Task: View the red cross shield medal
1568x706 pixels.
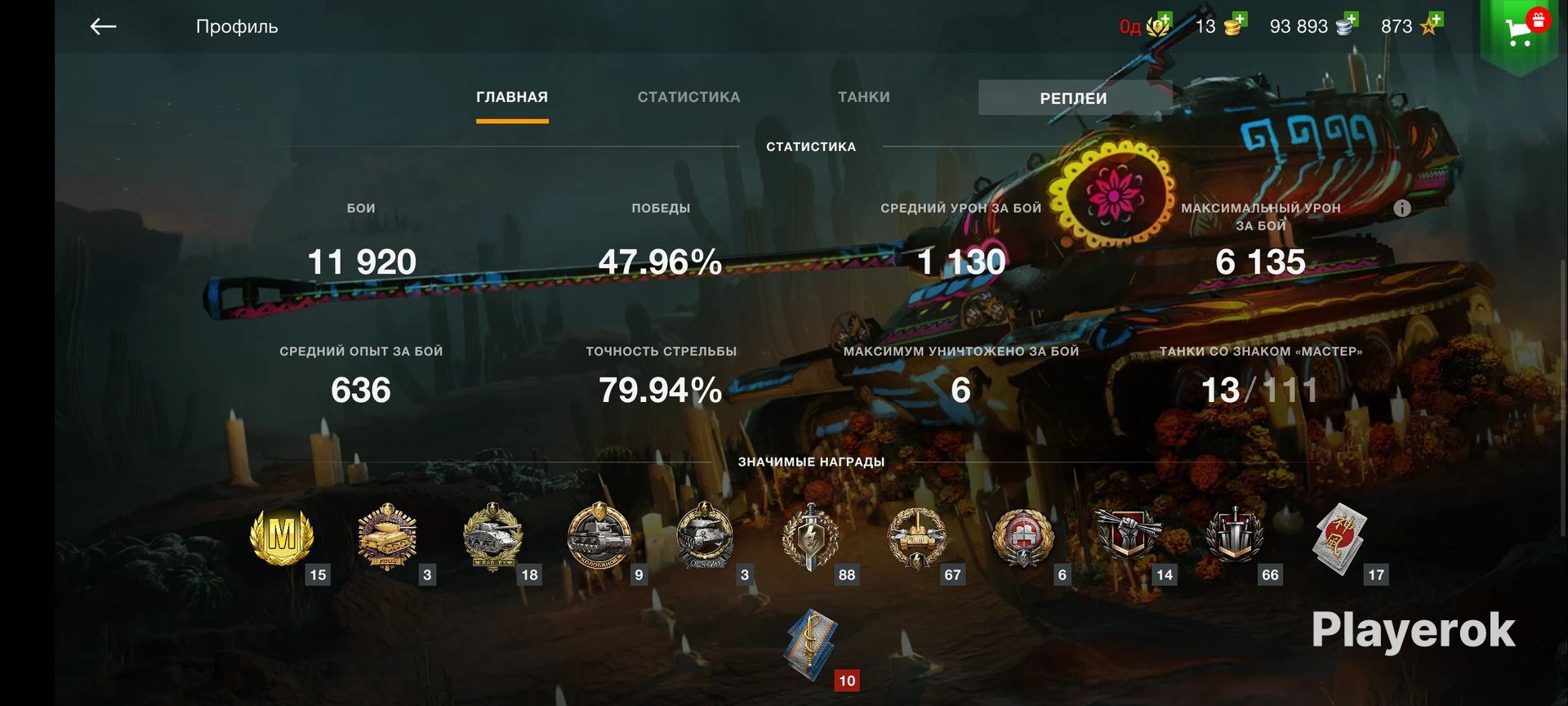Action: [x=1022, y=537]
